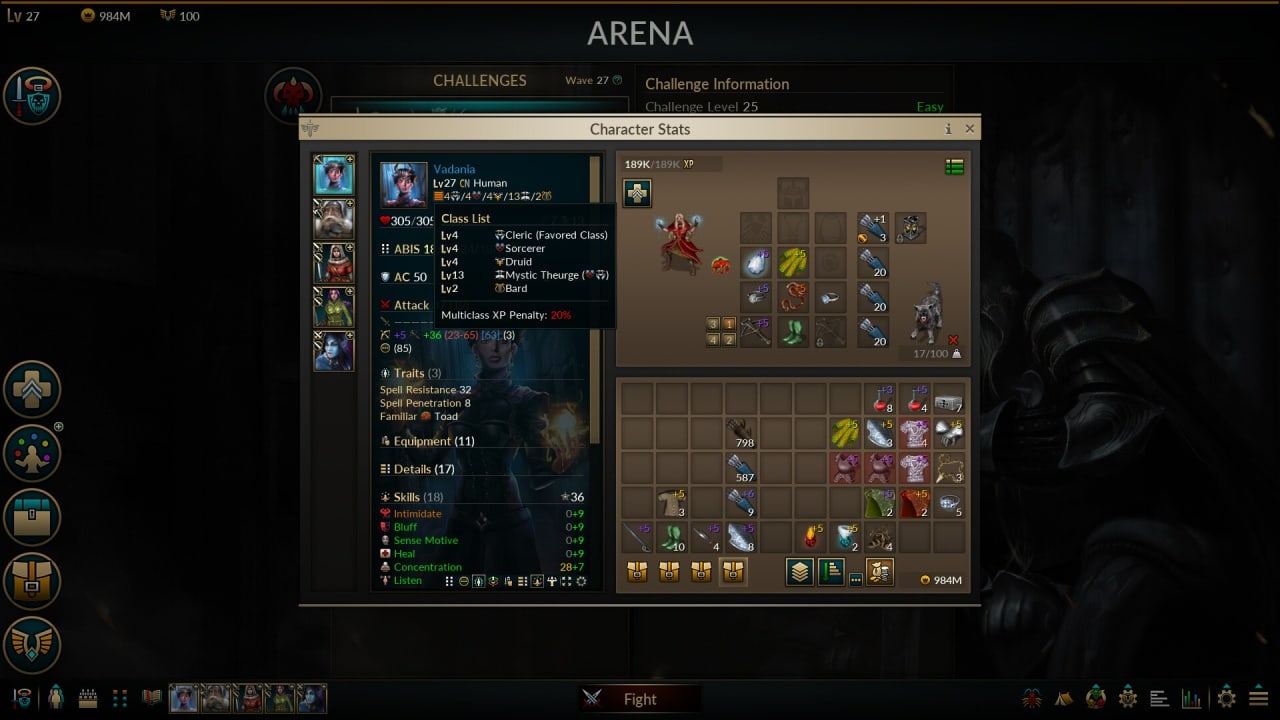The width and height of the screenshot is (1280, 720).
Task: Select the dwarf party member portrait
Action: 334,219
